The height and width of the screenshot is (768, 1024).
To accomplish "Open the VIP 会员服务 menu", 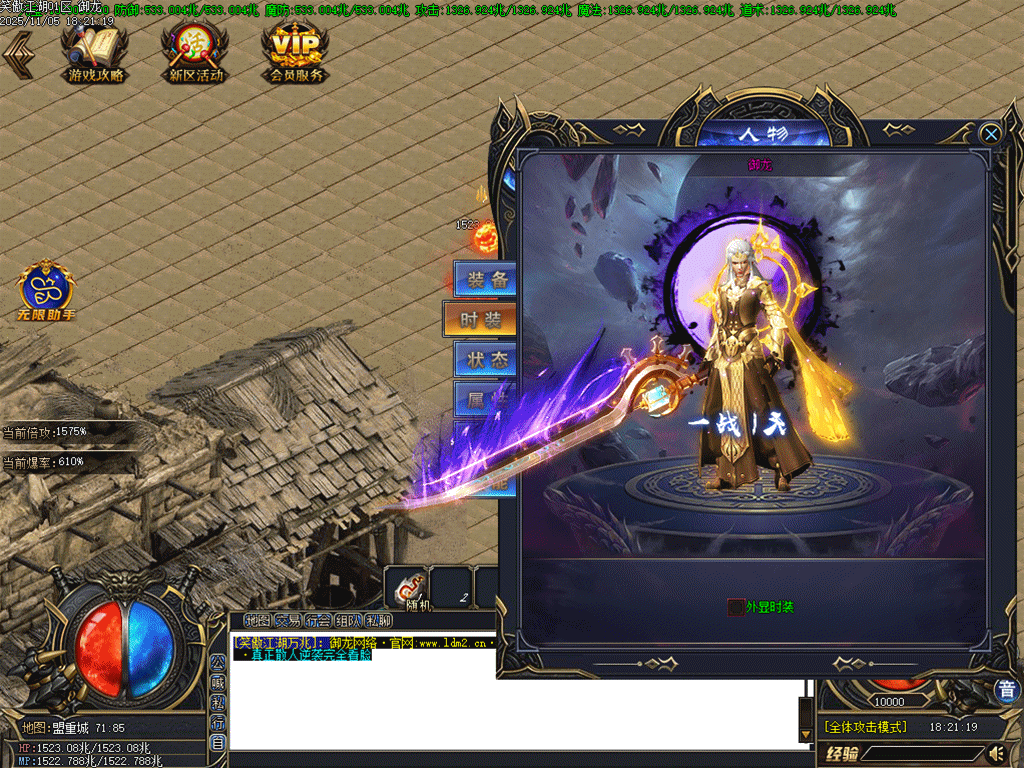I will (x=296, y=53).
